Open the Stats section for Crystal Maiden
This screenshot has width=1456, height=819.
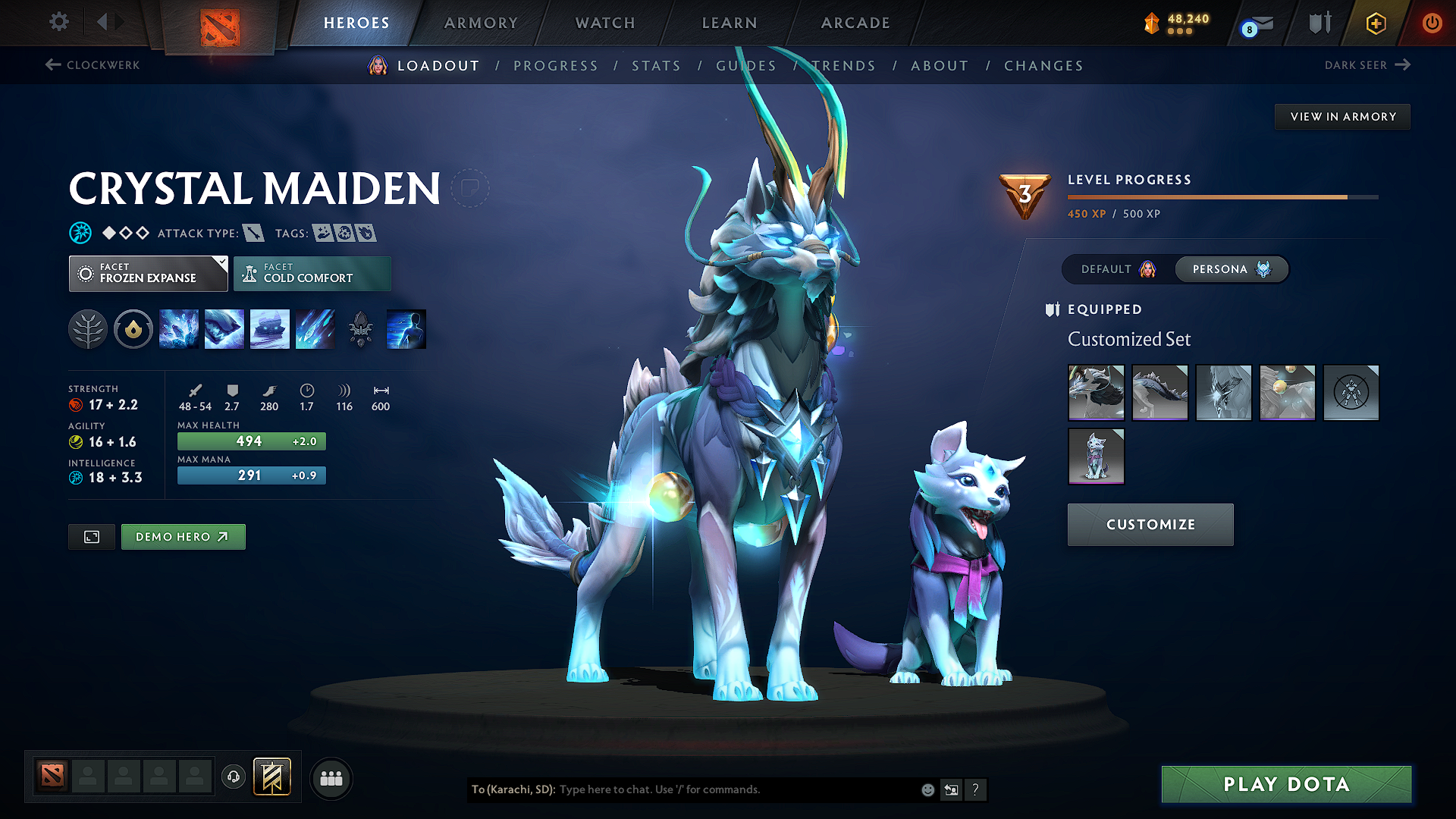point(656,65)
